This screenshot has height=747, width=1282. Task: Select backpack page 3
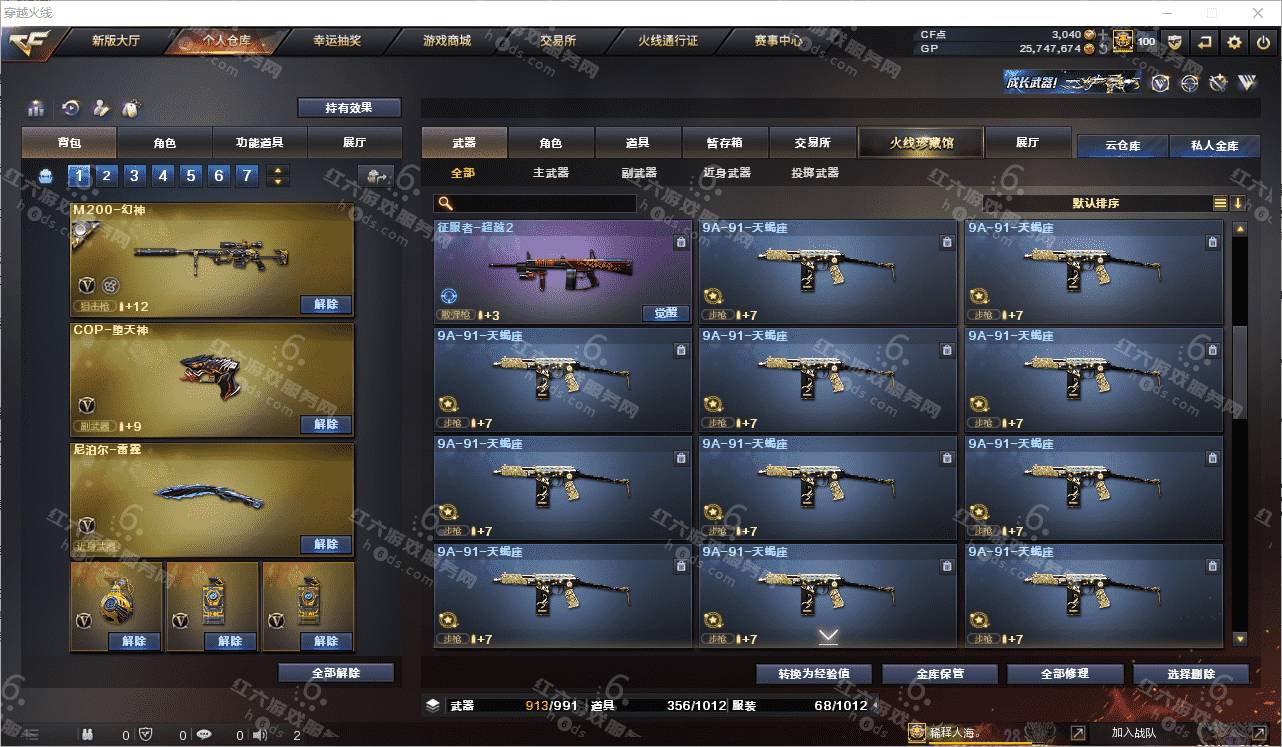tap(134, 176)
